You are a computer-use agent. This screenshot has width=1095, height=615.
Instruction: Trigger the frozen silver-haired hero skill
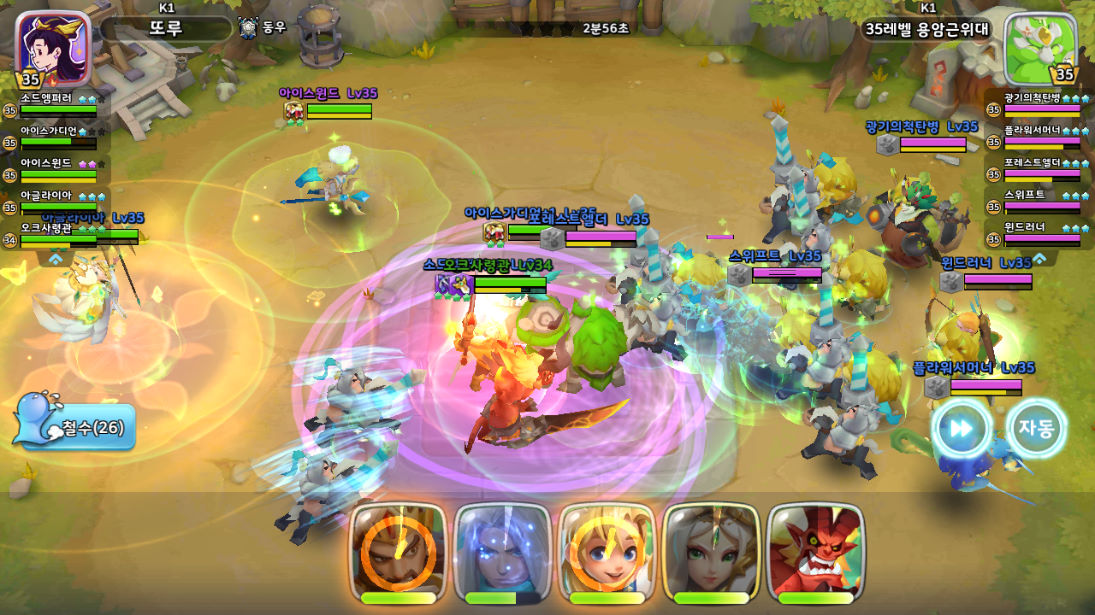click(503, 552)
